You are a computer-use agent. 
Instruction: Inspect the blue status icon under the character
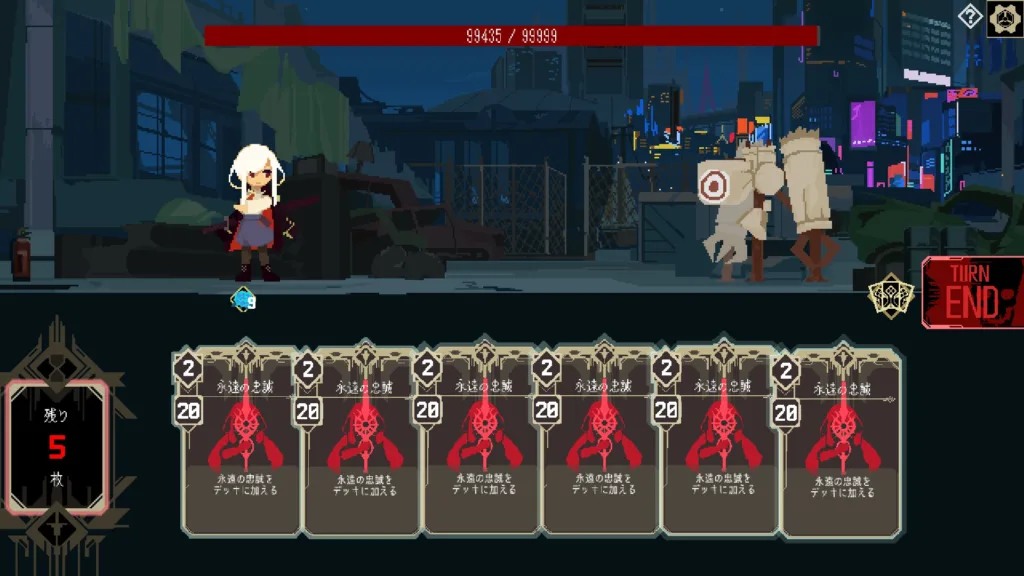click(x=243, y=298)
